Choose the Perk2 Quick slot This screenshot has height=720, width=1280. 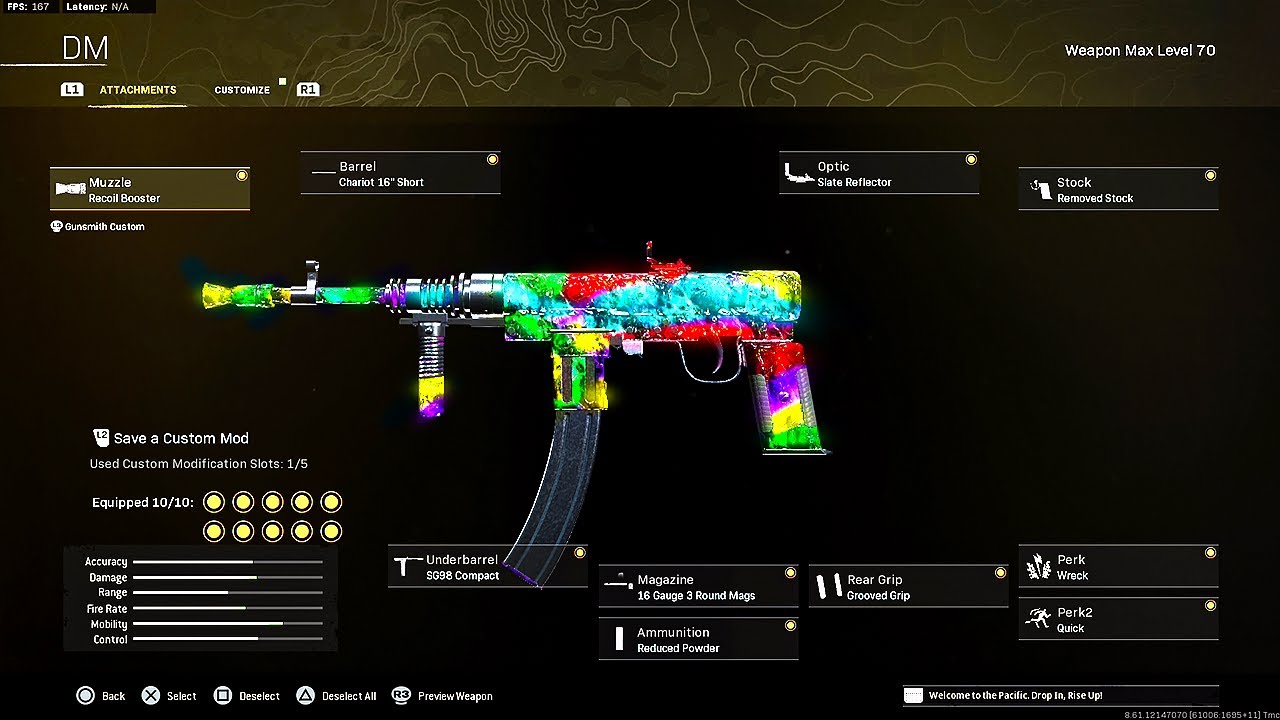coord(1118,620)
